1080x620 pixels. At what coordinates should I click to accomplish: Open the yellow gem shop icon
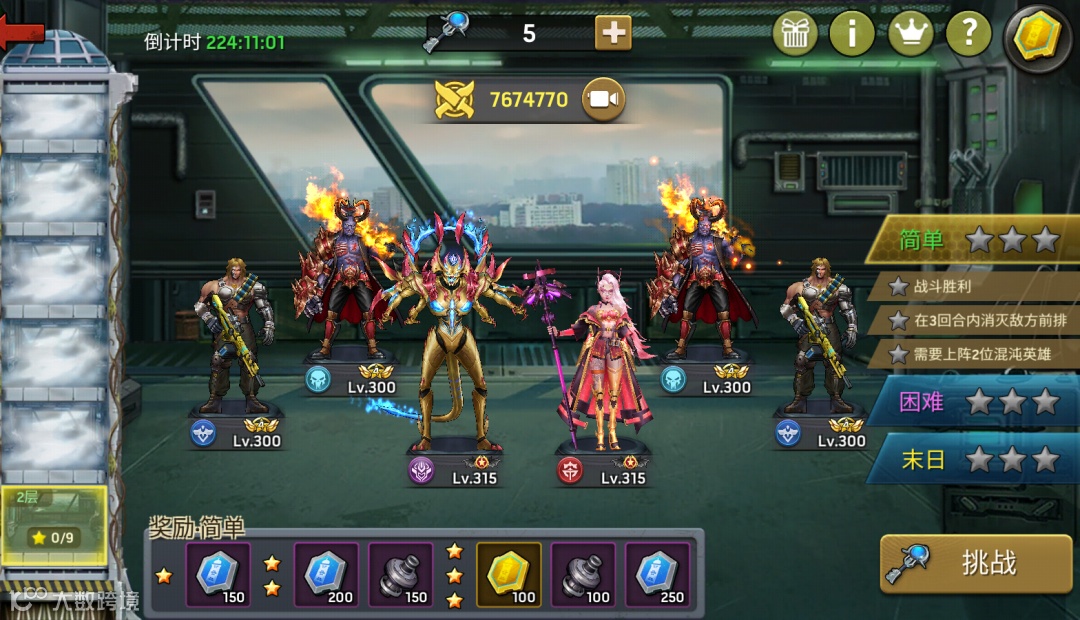pyautogui.click(x=1037, y=38)
